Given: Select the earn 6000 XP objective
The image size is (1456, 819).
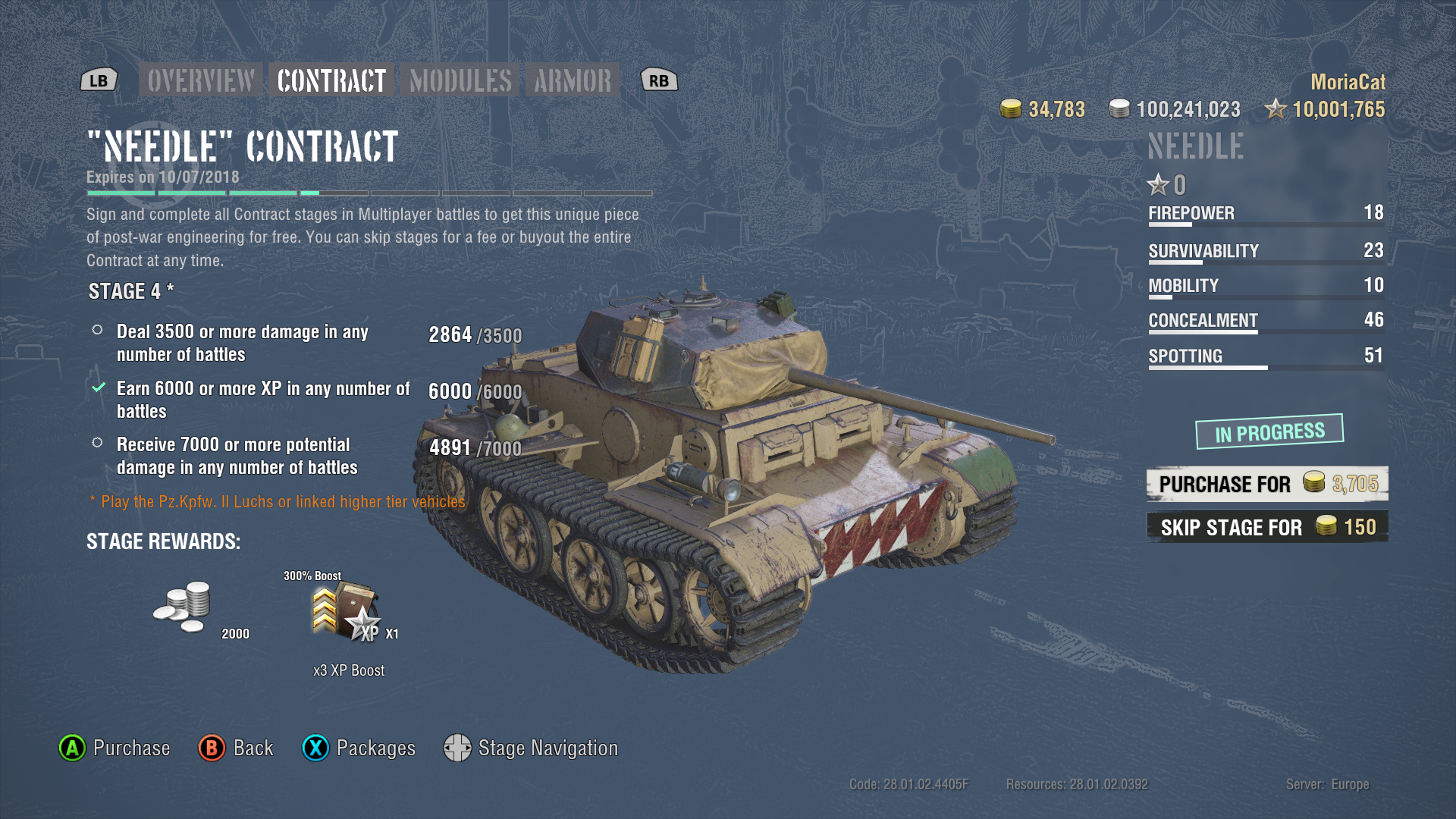Looking at the screenshot, I should 262,400.
